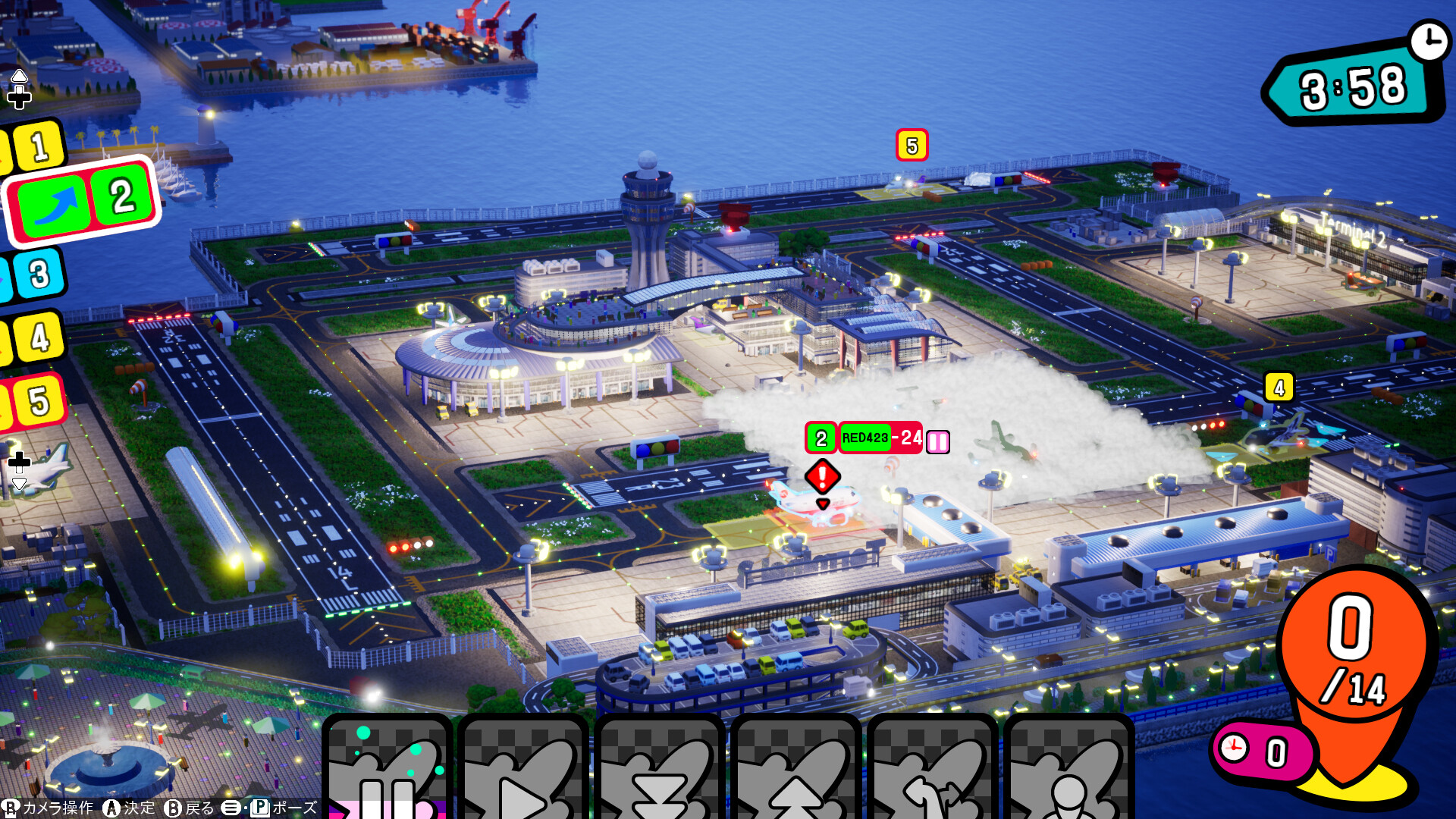
Task: Click the RED423 flight callsign label
Action: click(x=864, y=438)
